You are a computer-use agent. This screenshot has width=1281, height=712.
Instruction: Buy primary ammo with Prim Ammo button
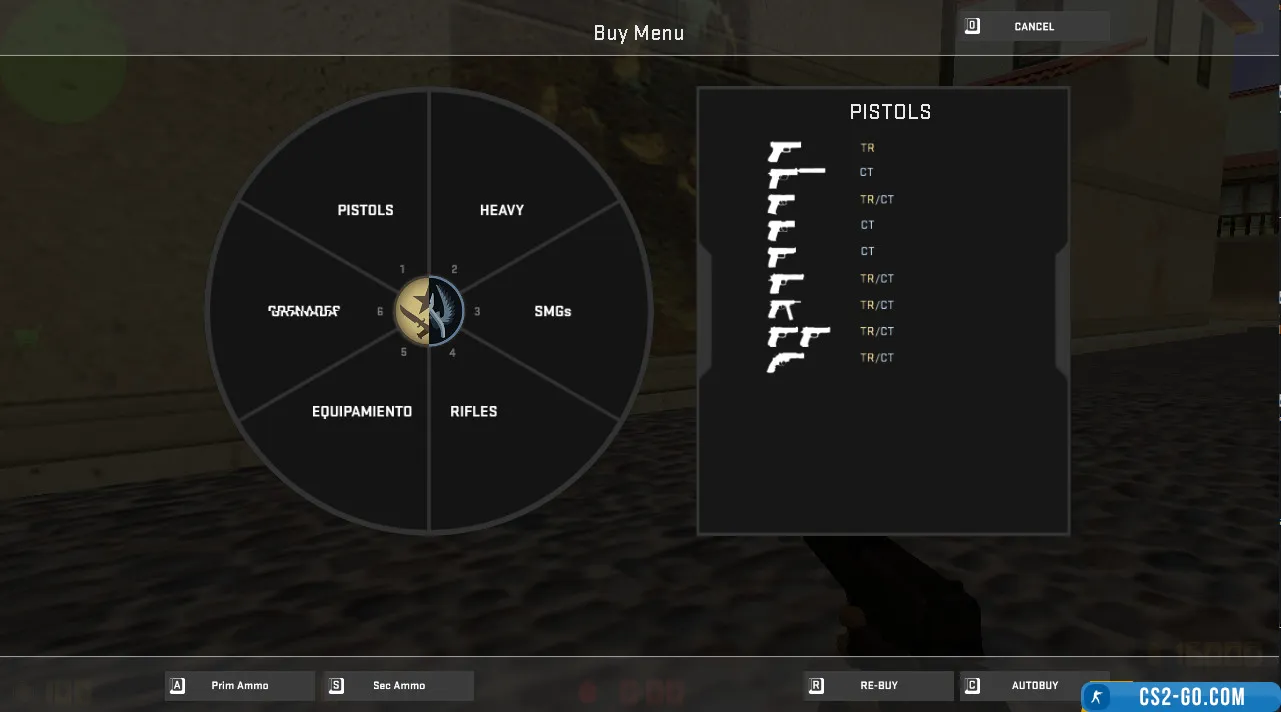240,686
